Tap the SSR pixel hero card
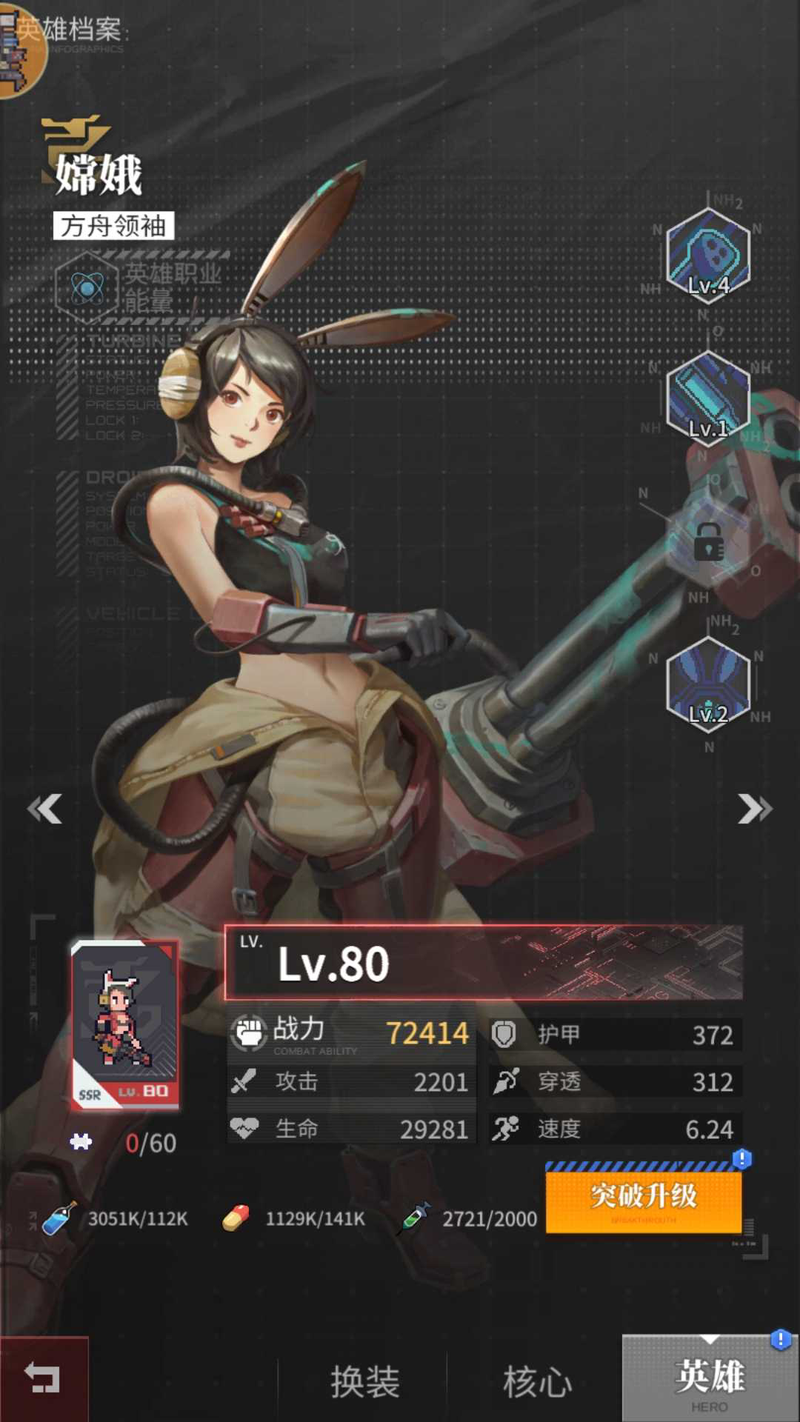800x1422 pixels. 125,1024
